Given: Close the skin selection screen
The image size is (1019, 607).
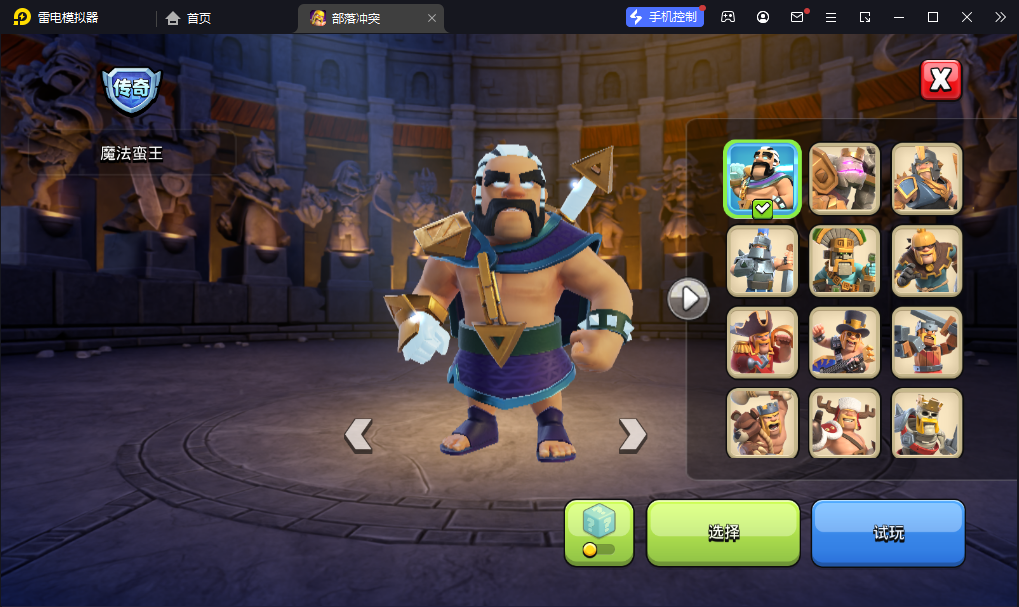Looking at the screenshot, I should click(940, 81).
